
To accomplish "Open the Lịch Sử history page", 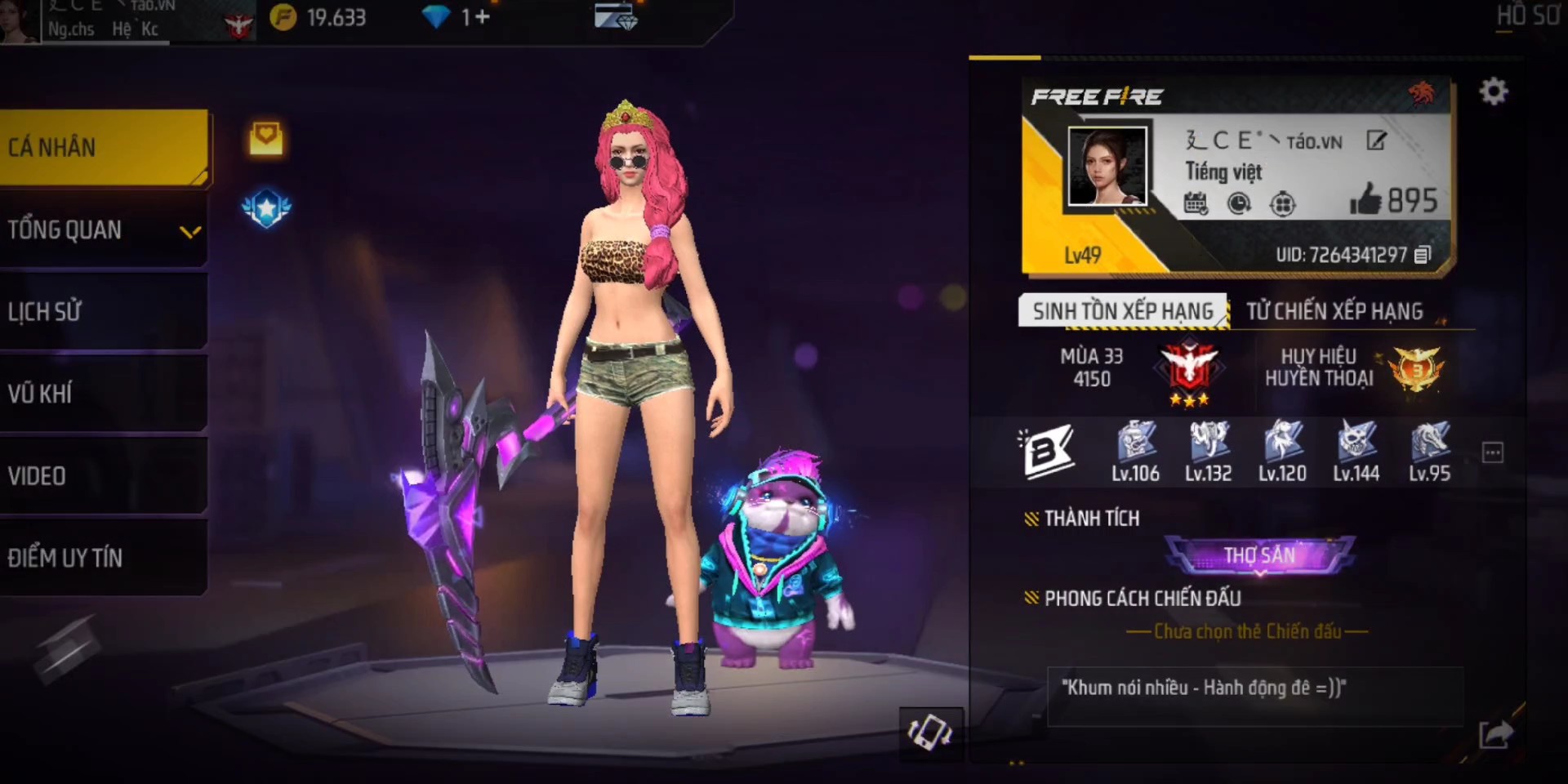I will pyautogui.click(x=104, y=312).
